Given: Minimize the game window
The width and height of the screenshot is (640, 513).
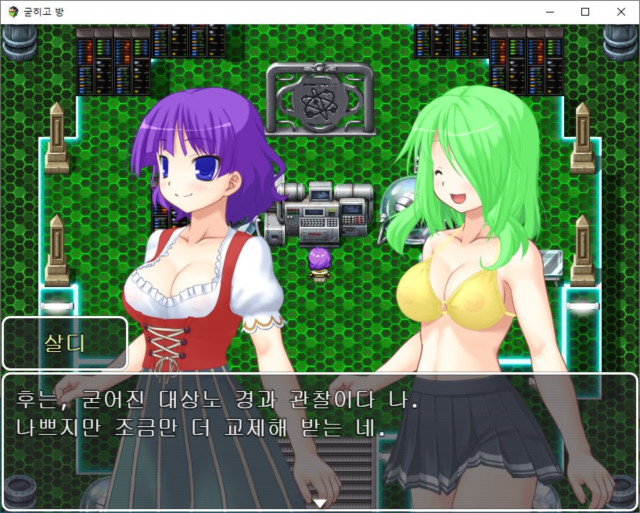Looking at the screenshot, I should click(x=549, y=12).
